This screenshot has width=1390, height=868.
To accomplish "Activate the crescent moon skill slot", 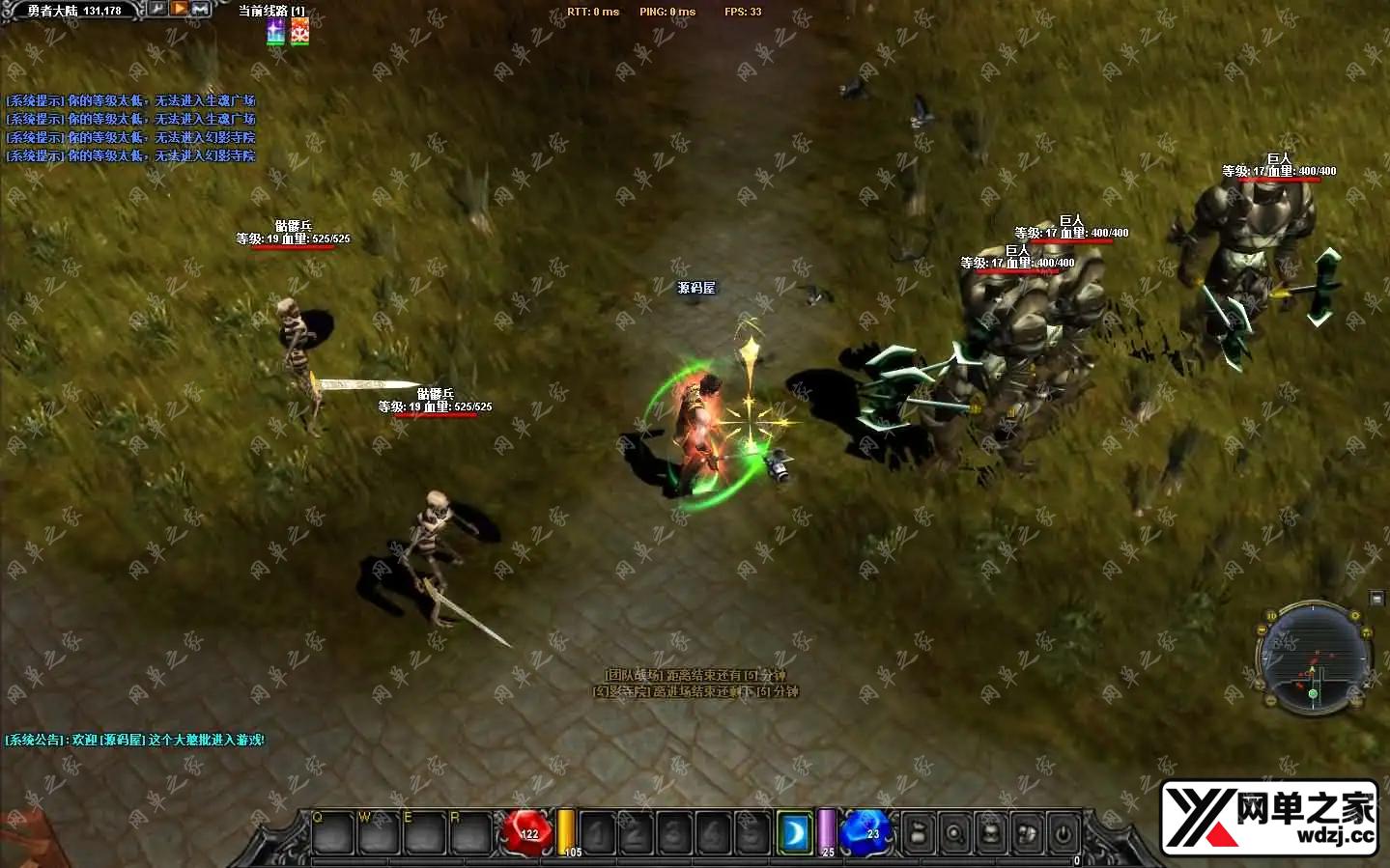I will tap(795, 832).
